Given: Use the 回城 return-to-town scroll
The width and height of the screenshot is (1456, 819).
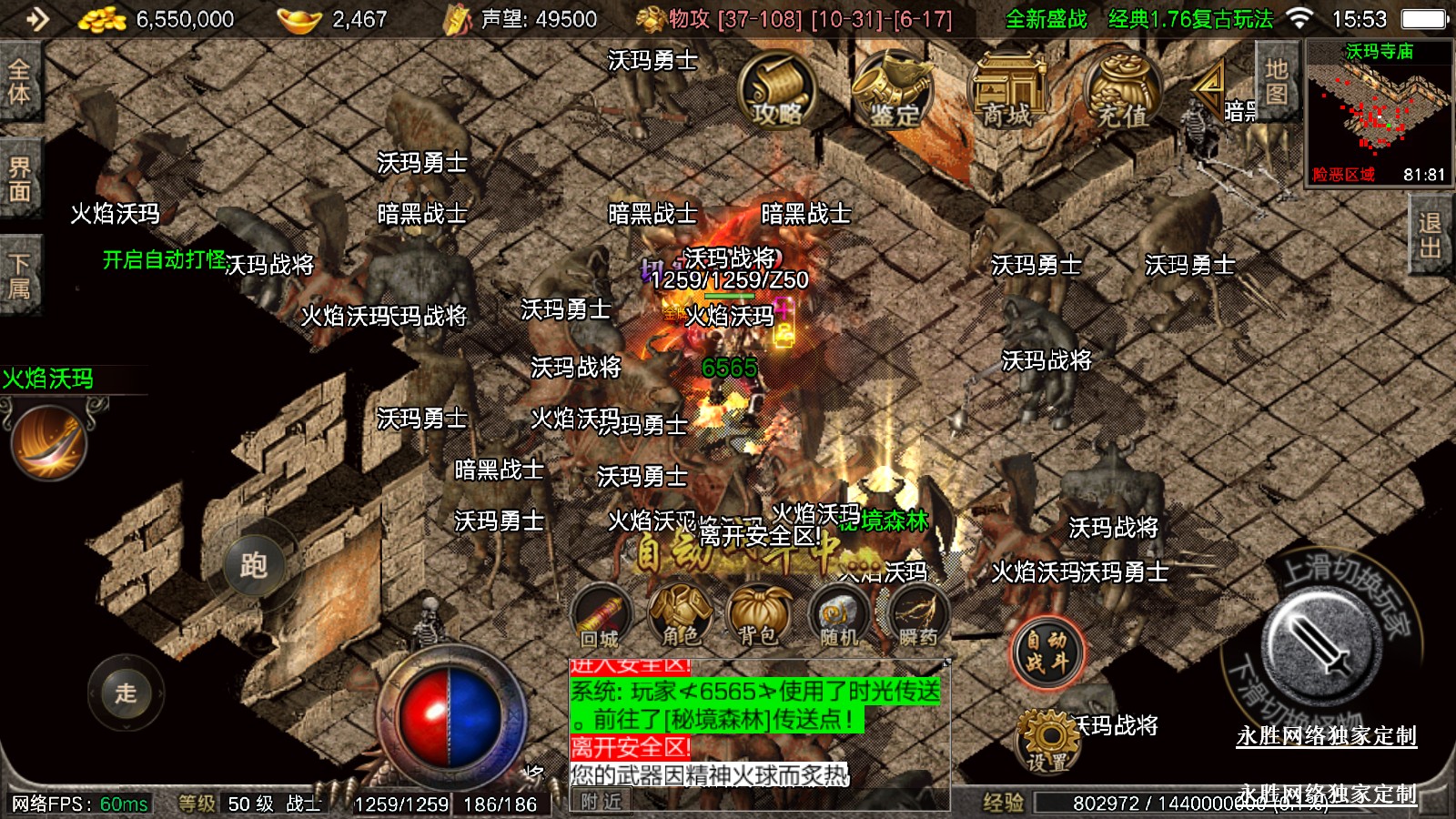Looking at the screenshot, I should click(600, 617).
